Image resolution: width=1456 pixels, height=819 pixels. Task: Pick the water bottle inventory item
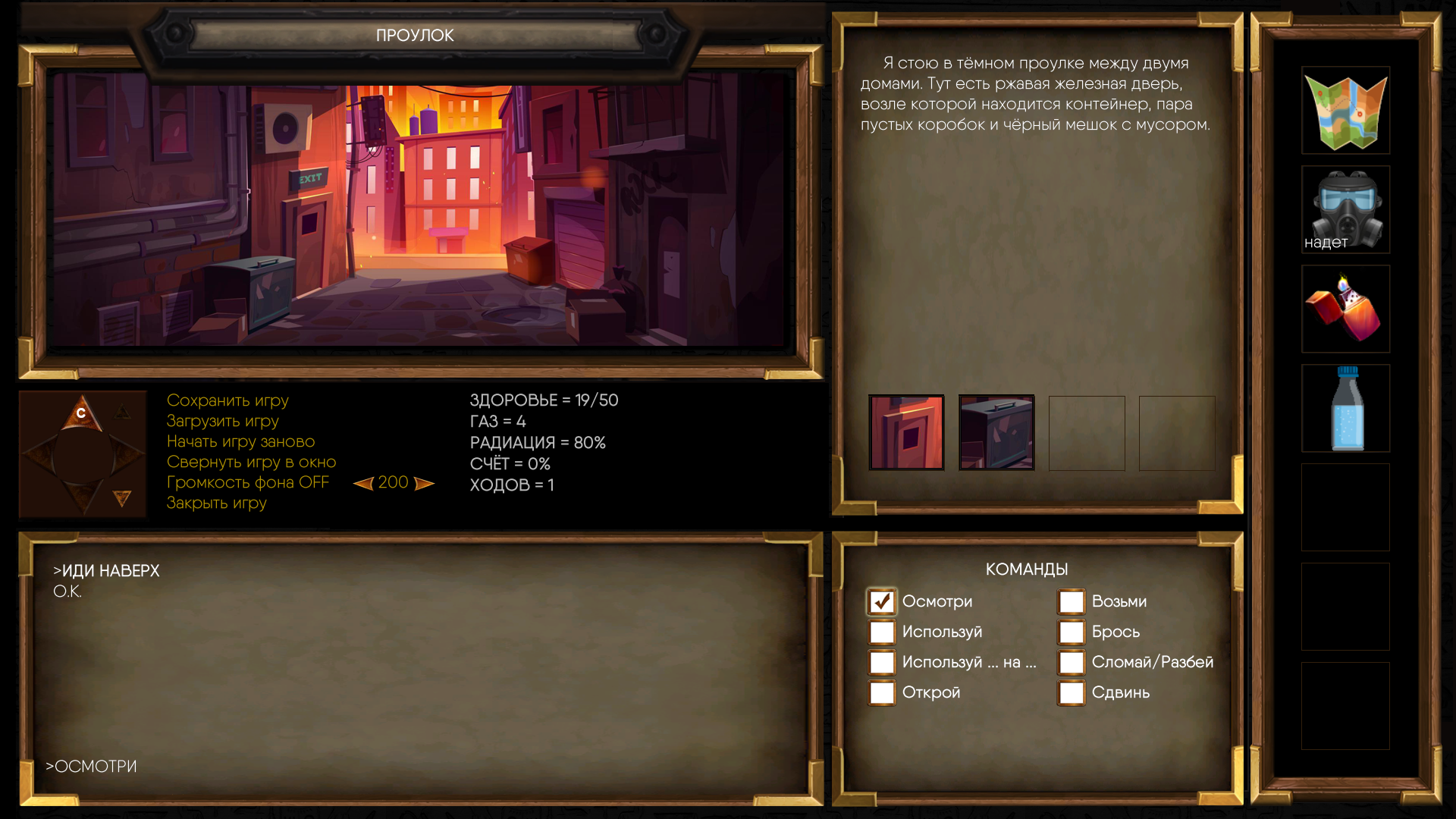point(1346,409)
